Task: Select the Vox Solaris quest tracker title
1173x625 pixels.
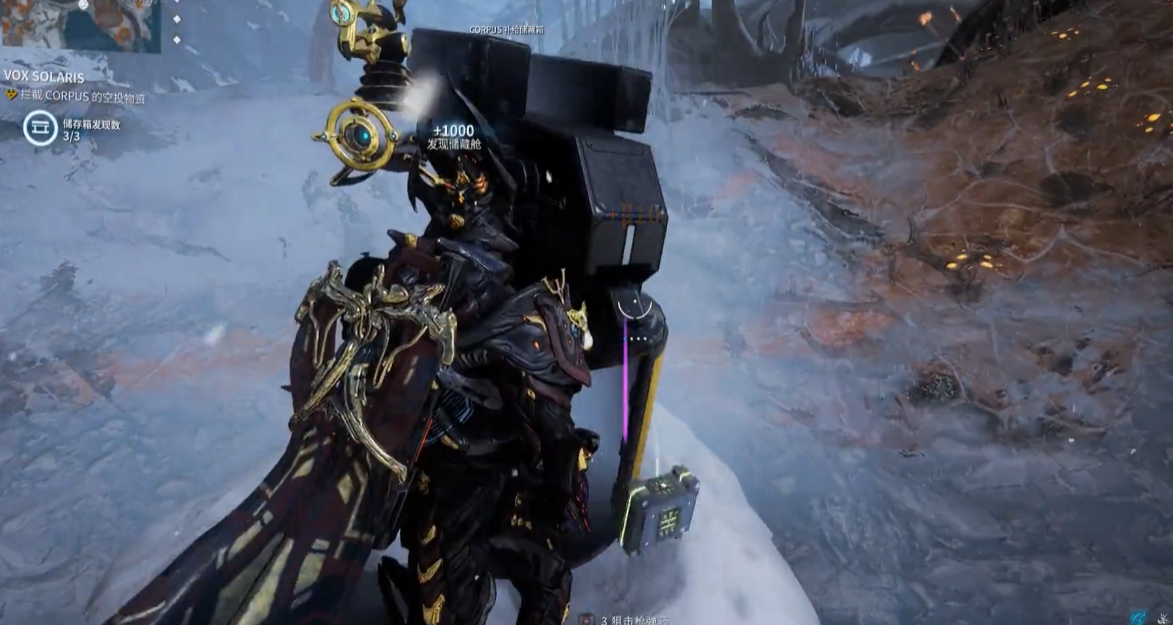Action: [x=44, y=76]
